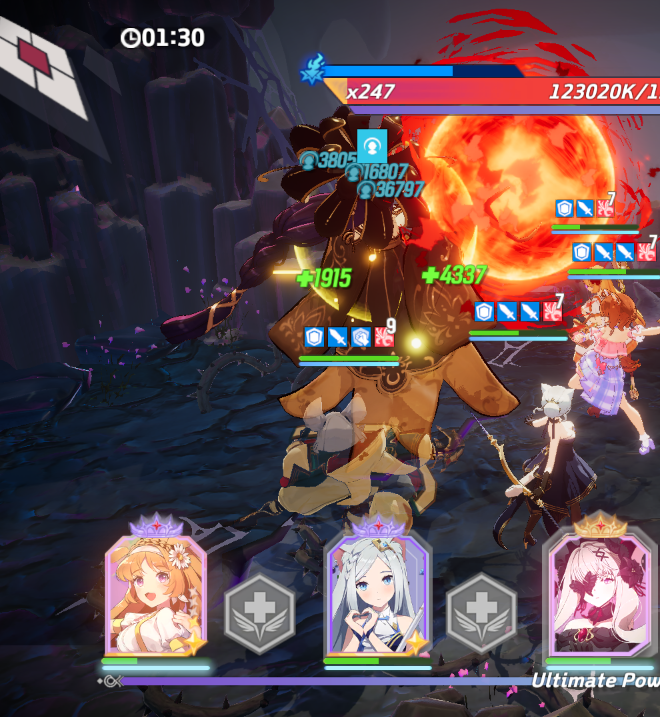Select the orange-haired girl with flower card
660x717 pixels.
pos(155,596)
